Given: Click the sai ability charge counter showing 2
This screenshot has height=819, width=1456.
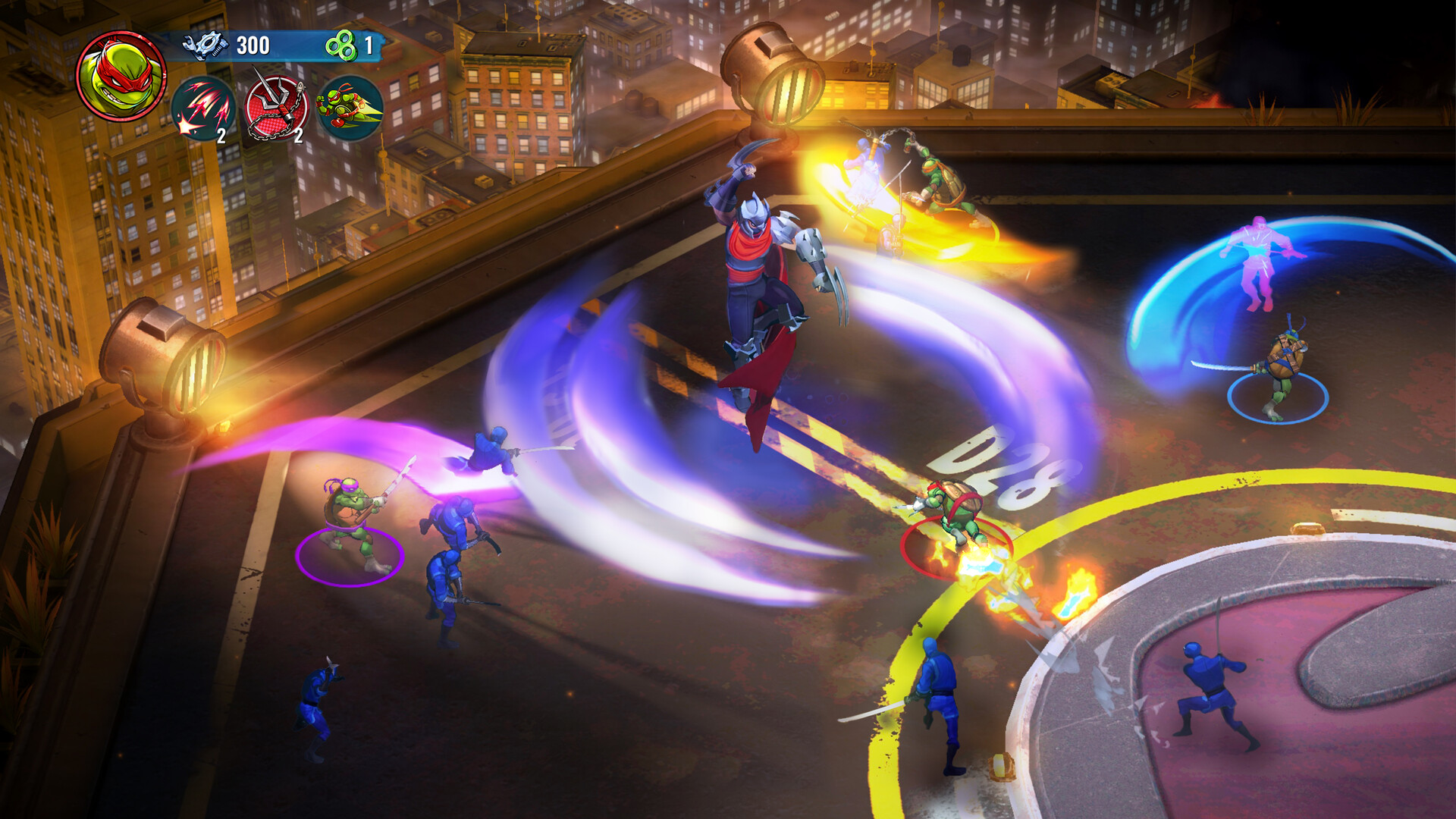Looking at the screenshot, I should coord(220,138).
